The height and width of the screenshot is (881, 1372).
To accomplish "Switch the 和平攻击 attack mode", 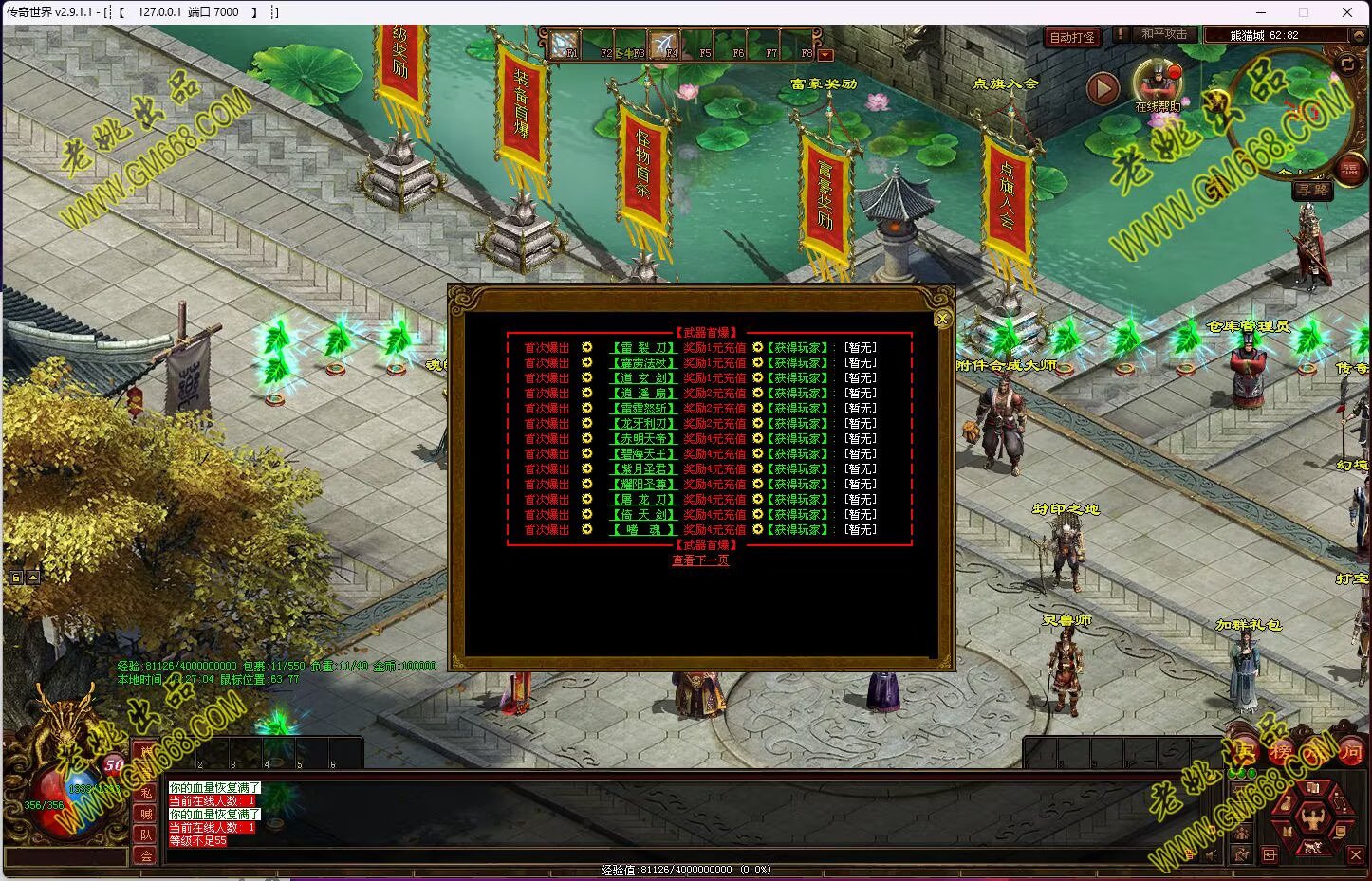I will pos(1162,34).
